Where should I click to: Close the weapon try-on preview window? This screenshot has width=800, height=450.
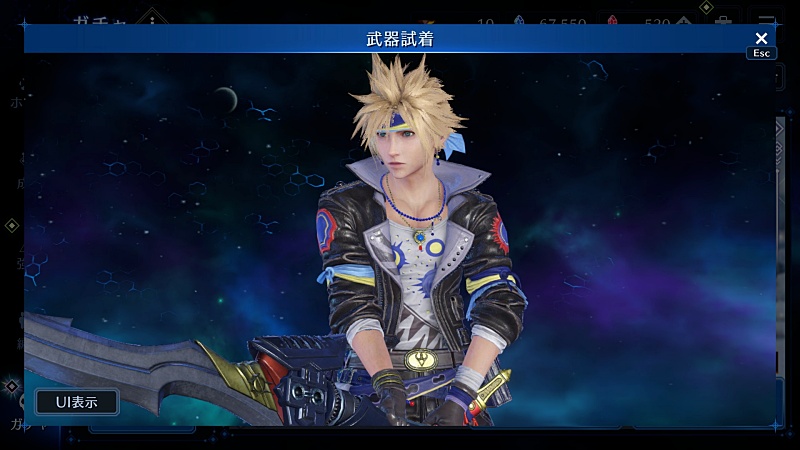click(761, 39)
